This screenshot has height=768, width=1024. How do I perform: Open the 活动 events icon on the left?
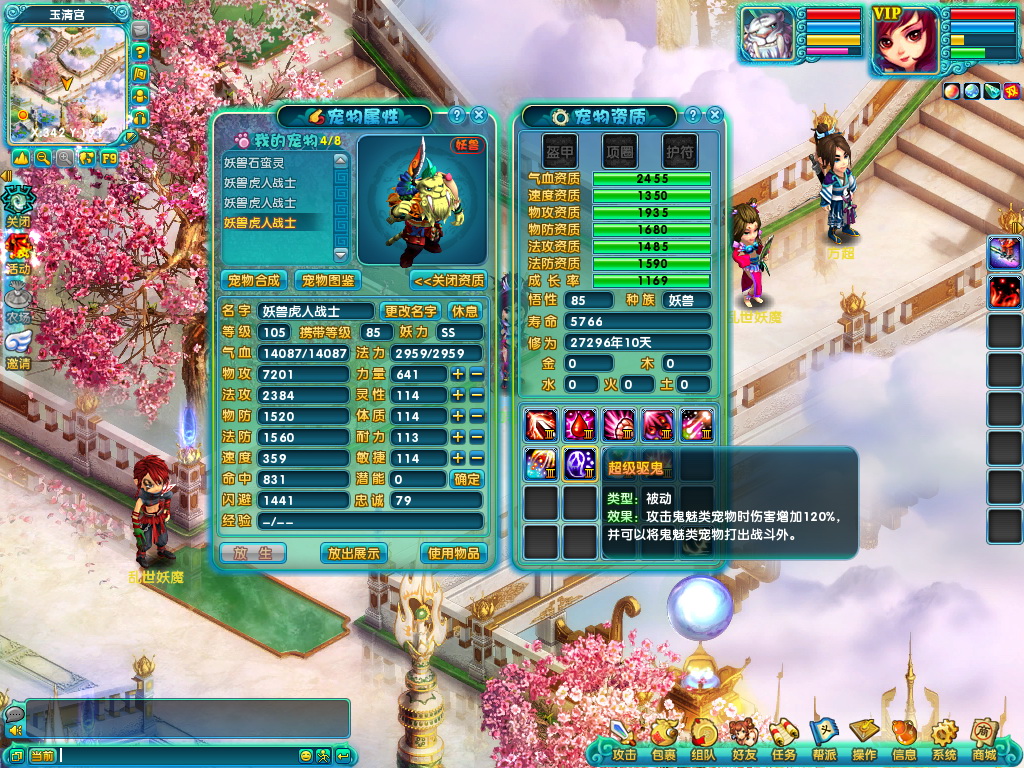click(x=18, y=253)
